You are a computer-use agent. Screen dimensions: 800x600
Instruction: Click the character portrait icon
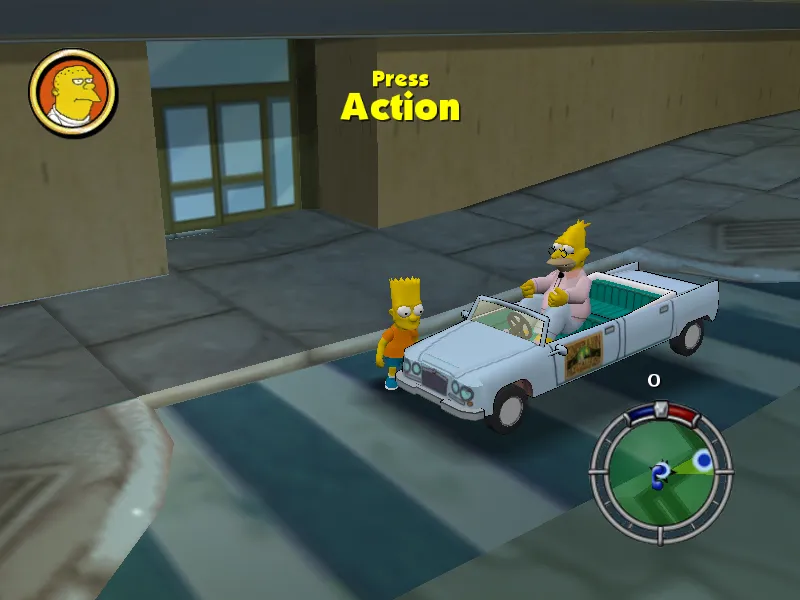(x=73, y=93)
